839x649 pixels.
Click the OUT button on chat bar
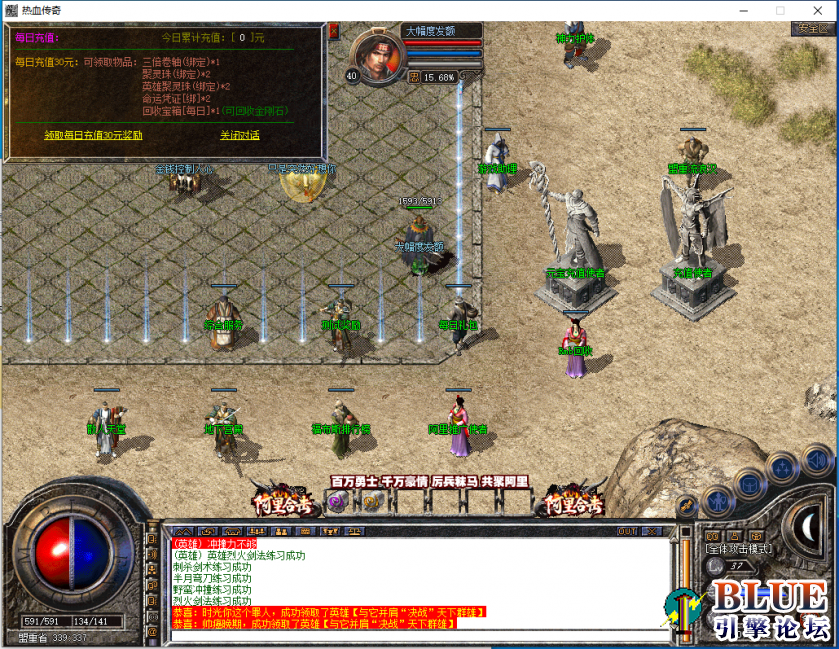coord(627,531)
